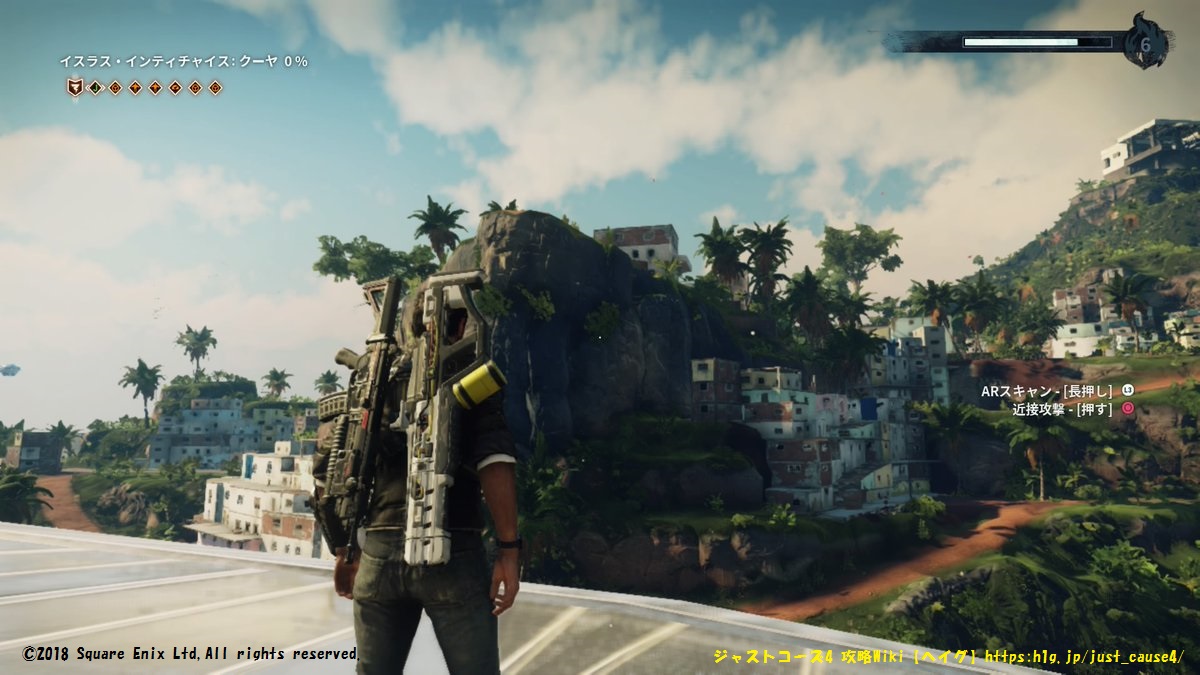
Task: Open the hlg.jp just_cause4 wiki link
Action: coord(1083,657)
